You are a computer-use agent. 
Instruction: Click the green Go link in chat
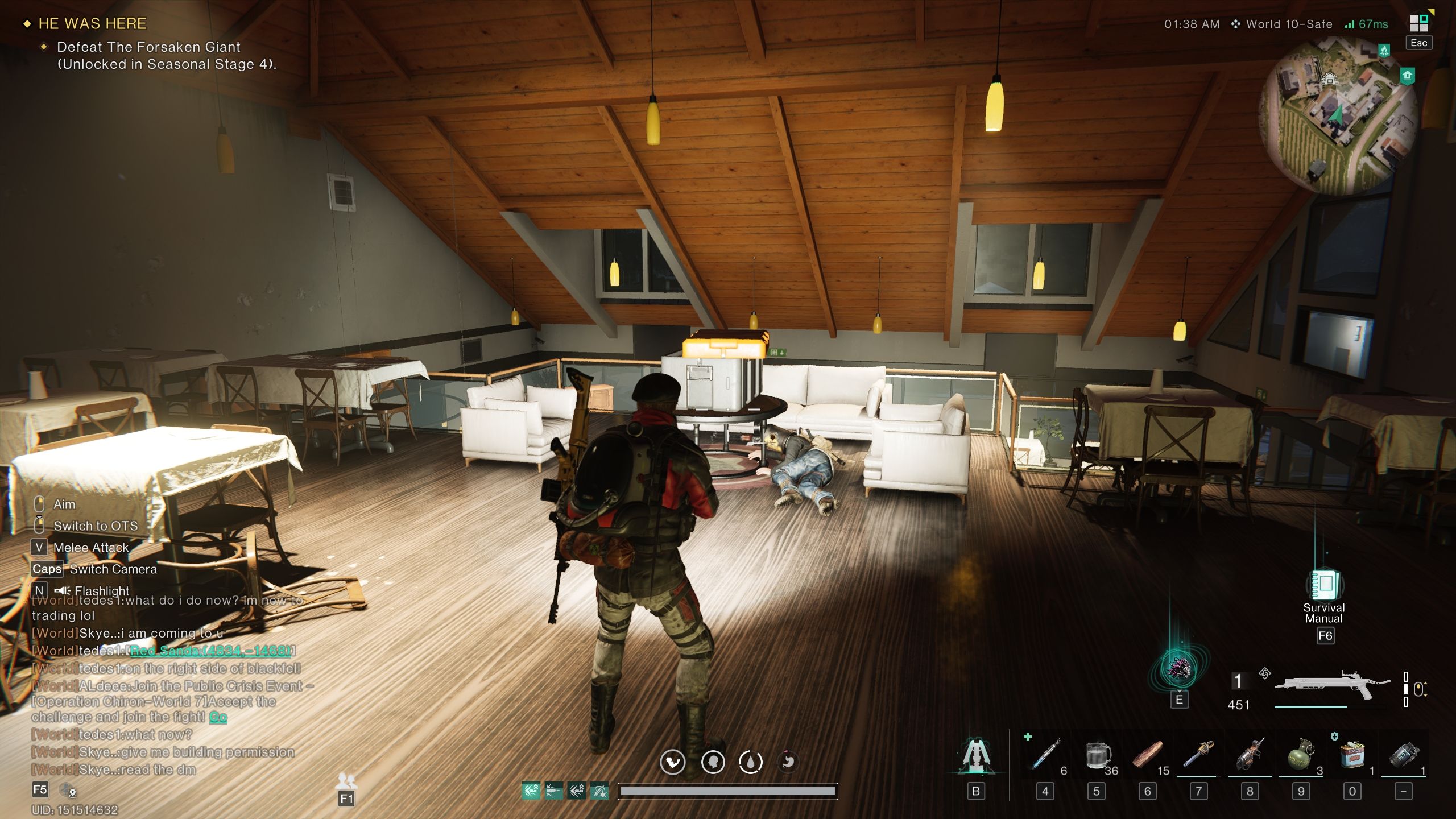point(218,717)
